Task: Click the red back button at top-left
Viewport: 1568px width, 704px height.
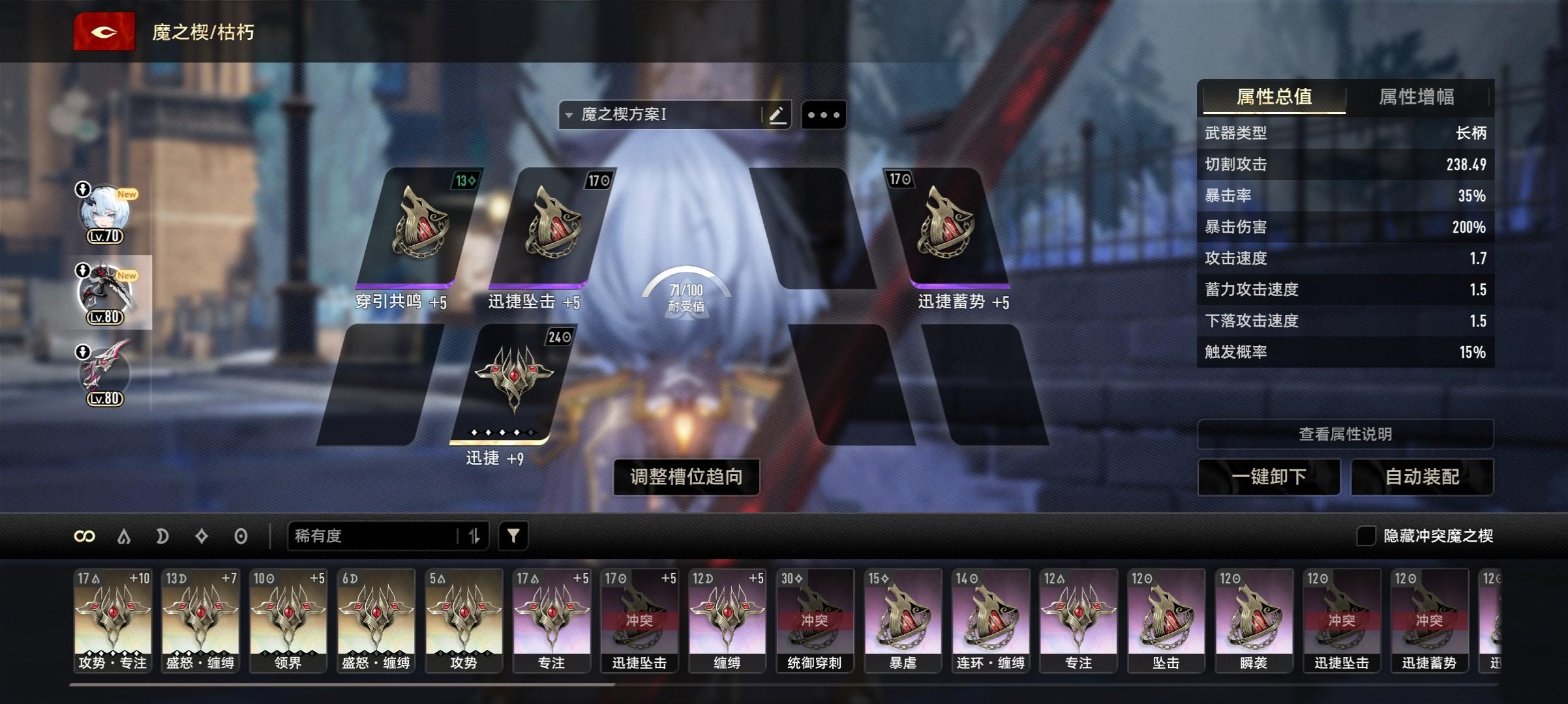Action: (104, 32)
